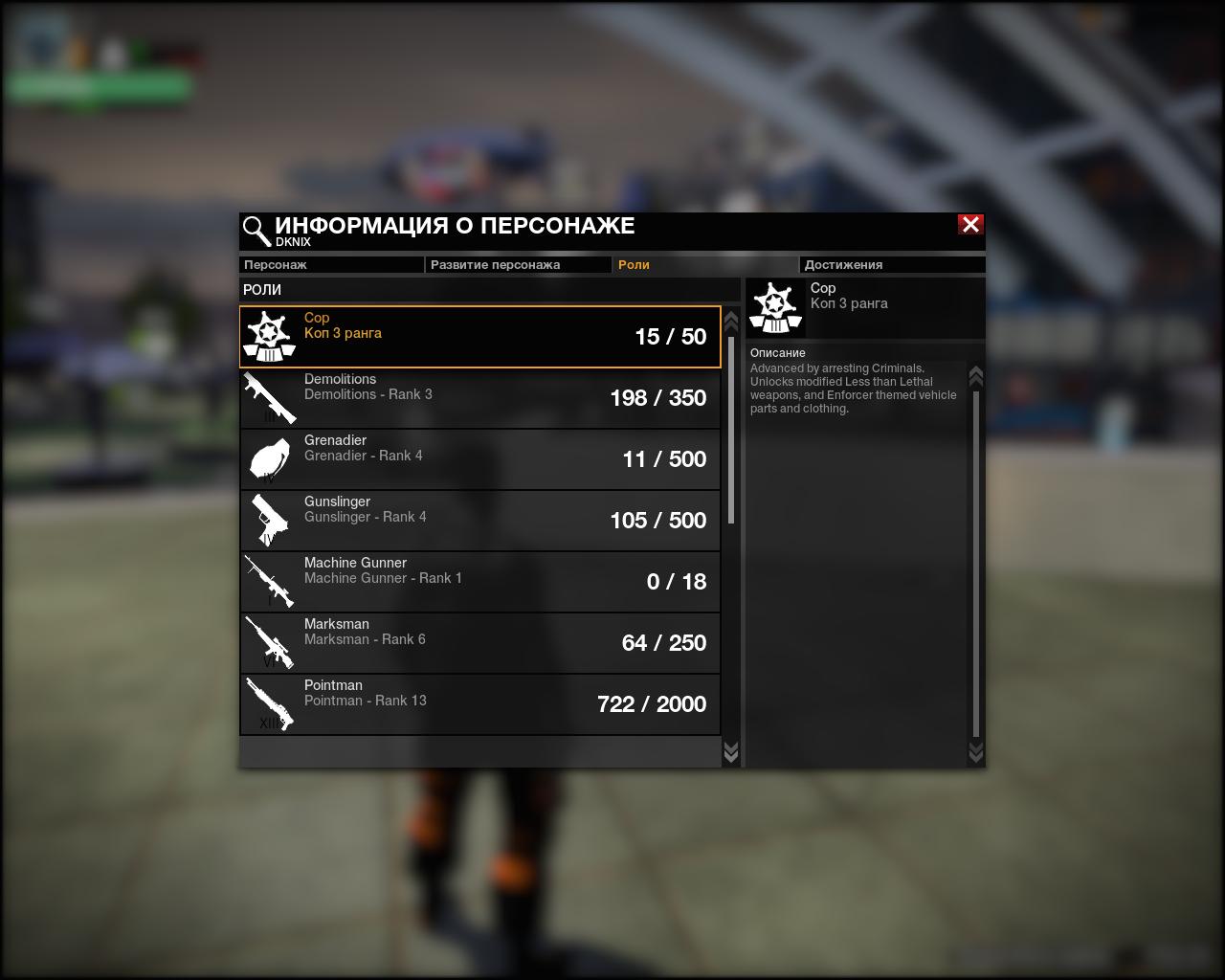Pick the Gunslinger role row
Viewport: 1225px width, 980px height.
(x=479, y=521)
